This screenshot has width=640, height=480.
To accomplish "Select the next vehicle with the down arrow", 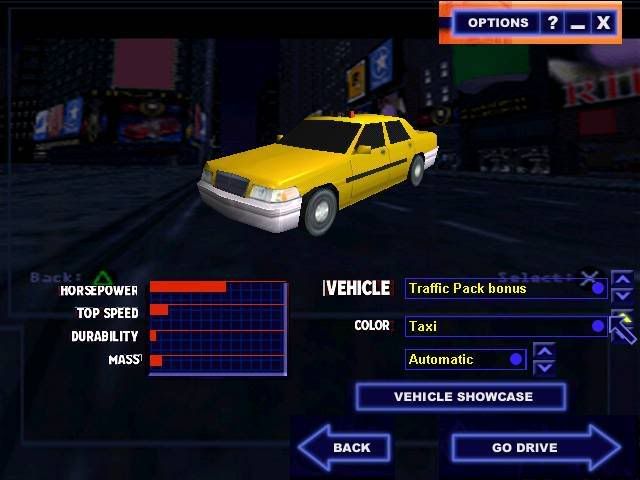I will coord(622,296).
